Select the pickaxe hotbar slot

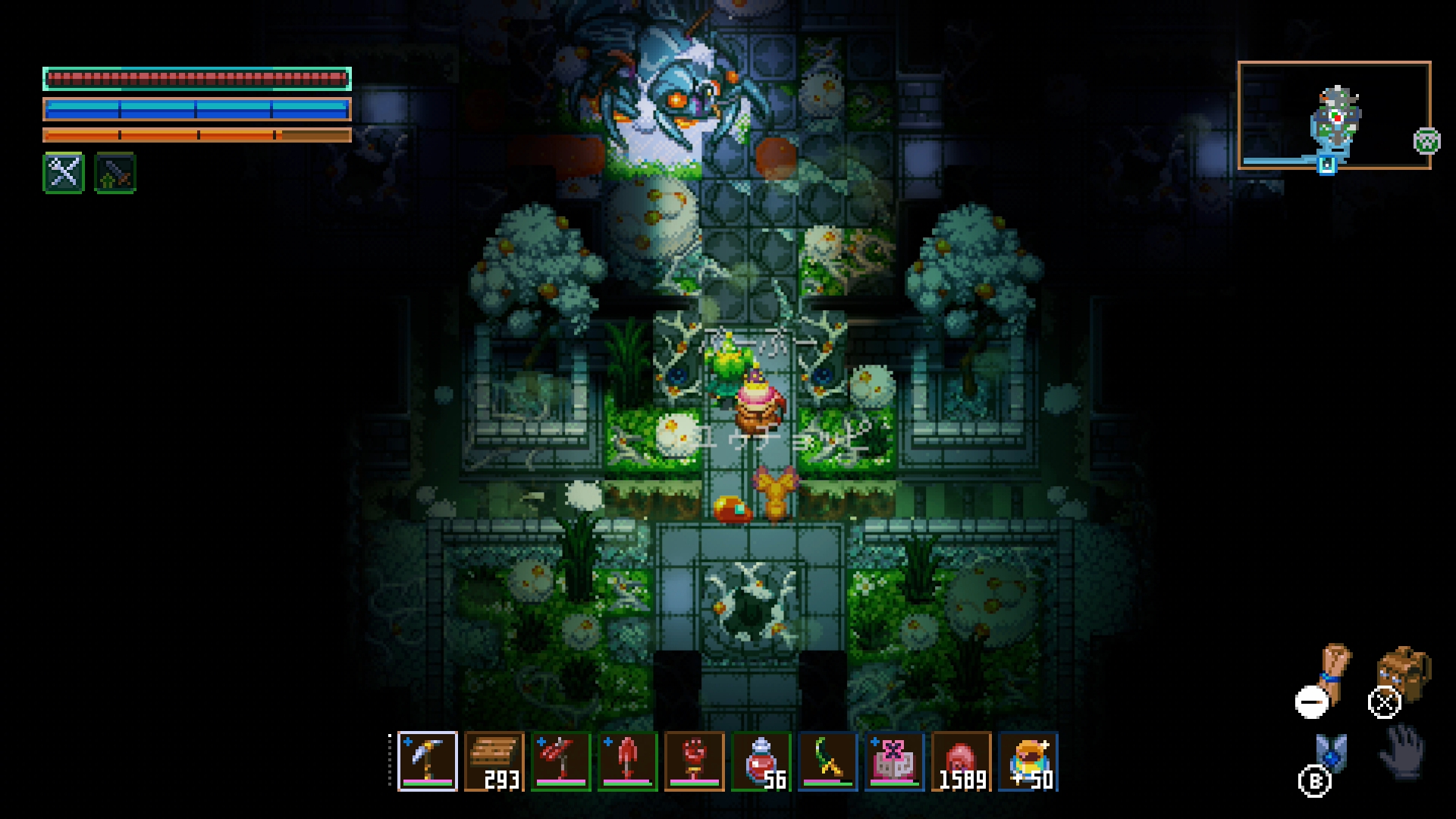pyautogui.click(x=428, y=761)
